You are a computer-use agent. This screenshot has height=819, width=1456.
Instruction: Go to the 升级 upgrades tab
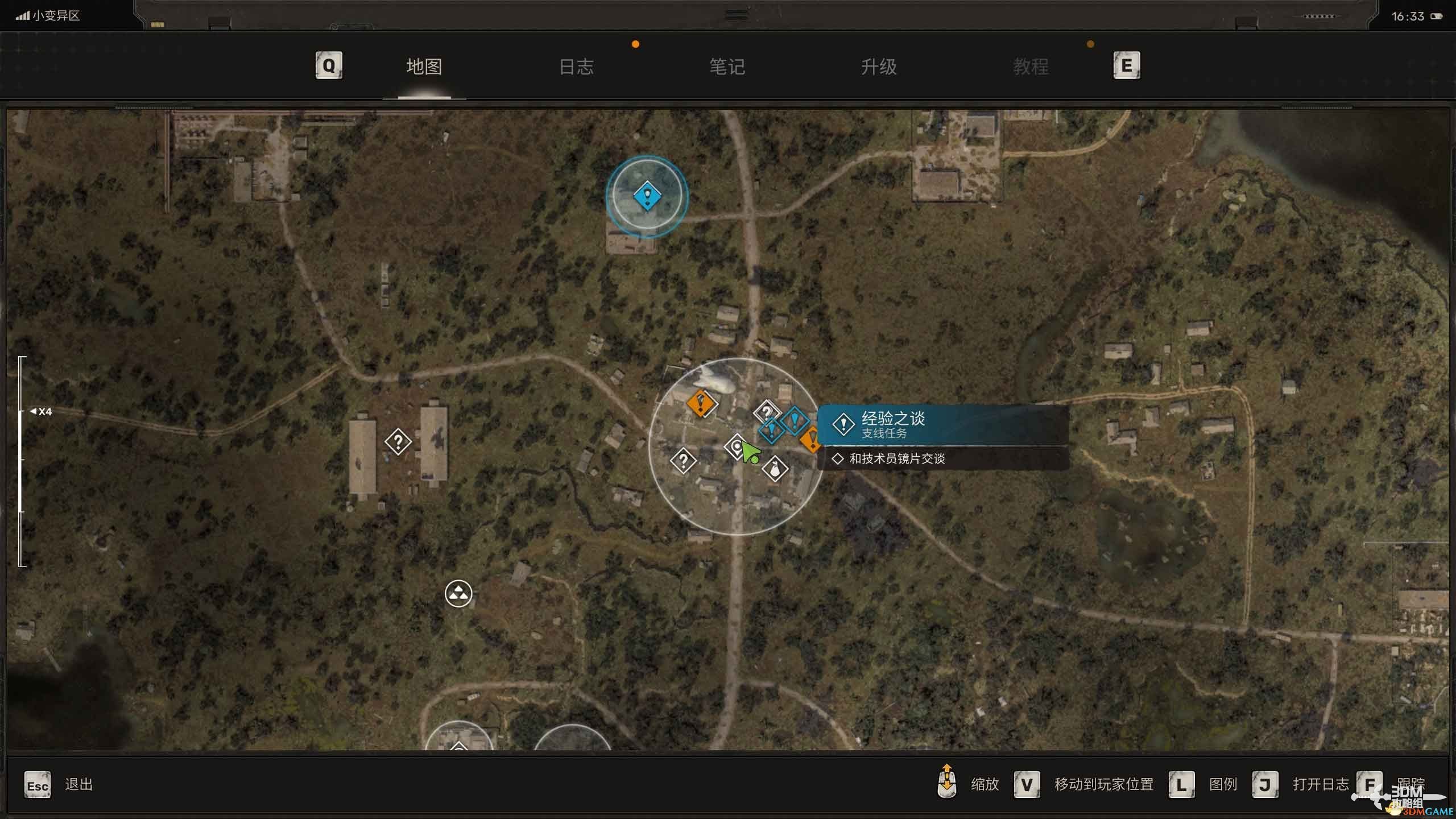tap(879, 67)
